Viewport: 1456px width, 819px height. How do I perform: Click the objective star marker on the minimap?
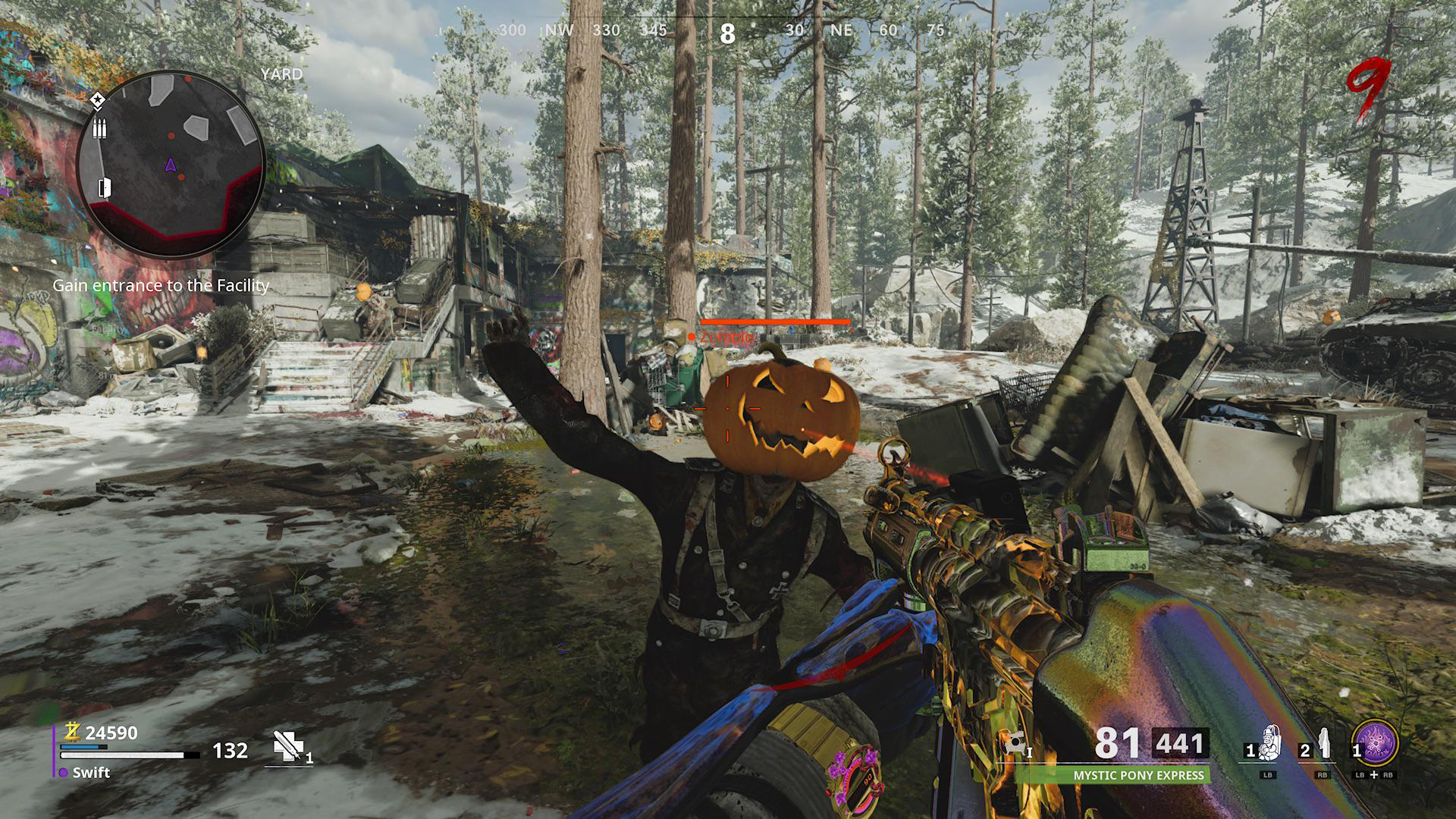click(x=98, y=101)
